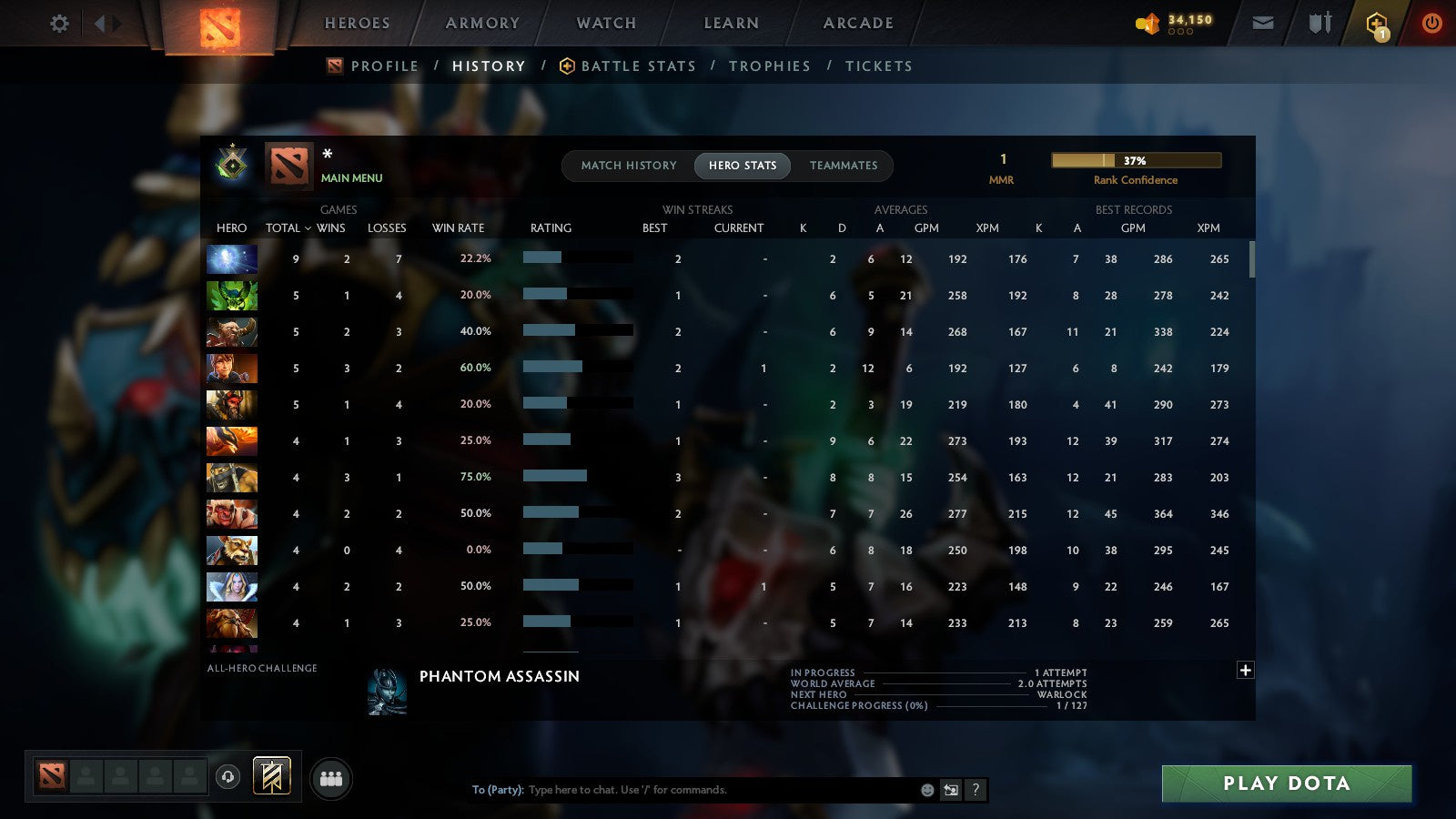Click the power button to exit
1456x819 pixels.
tap(1431, 23)
